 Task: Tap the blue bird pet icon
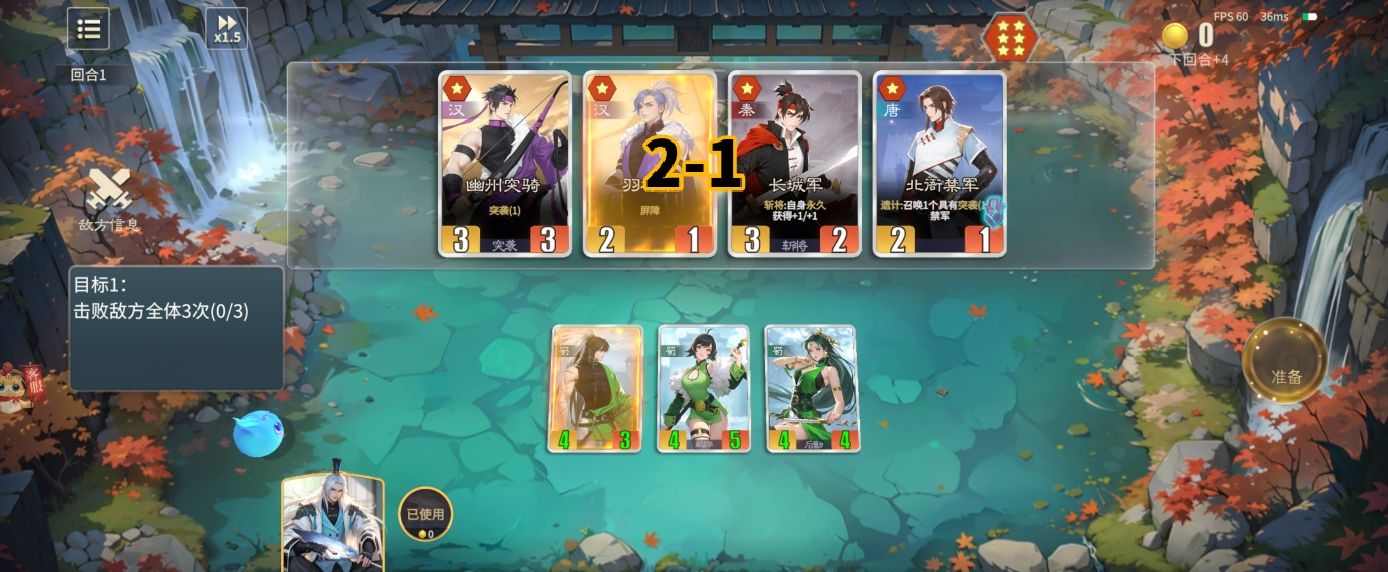[258, 434]
